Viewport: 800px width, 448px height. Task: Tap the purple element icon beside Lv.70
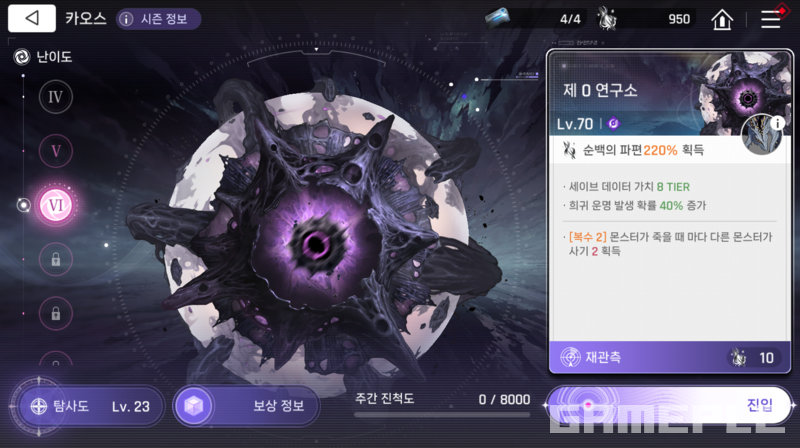pos(614,124)
